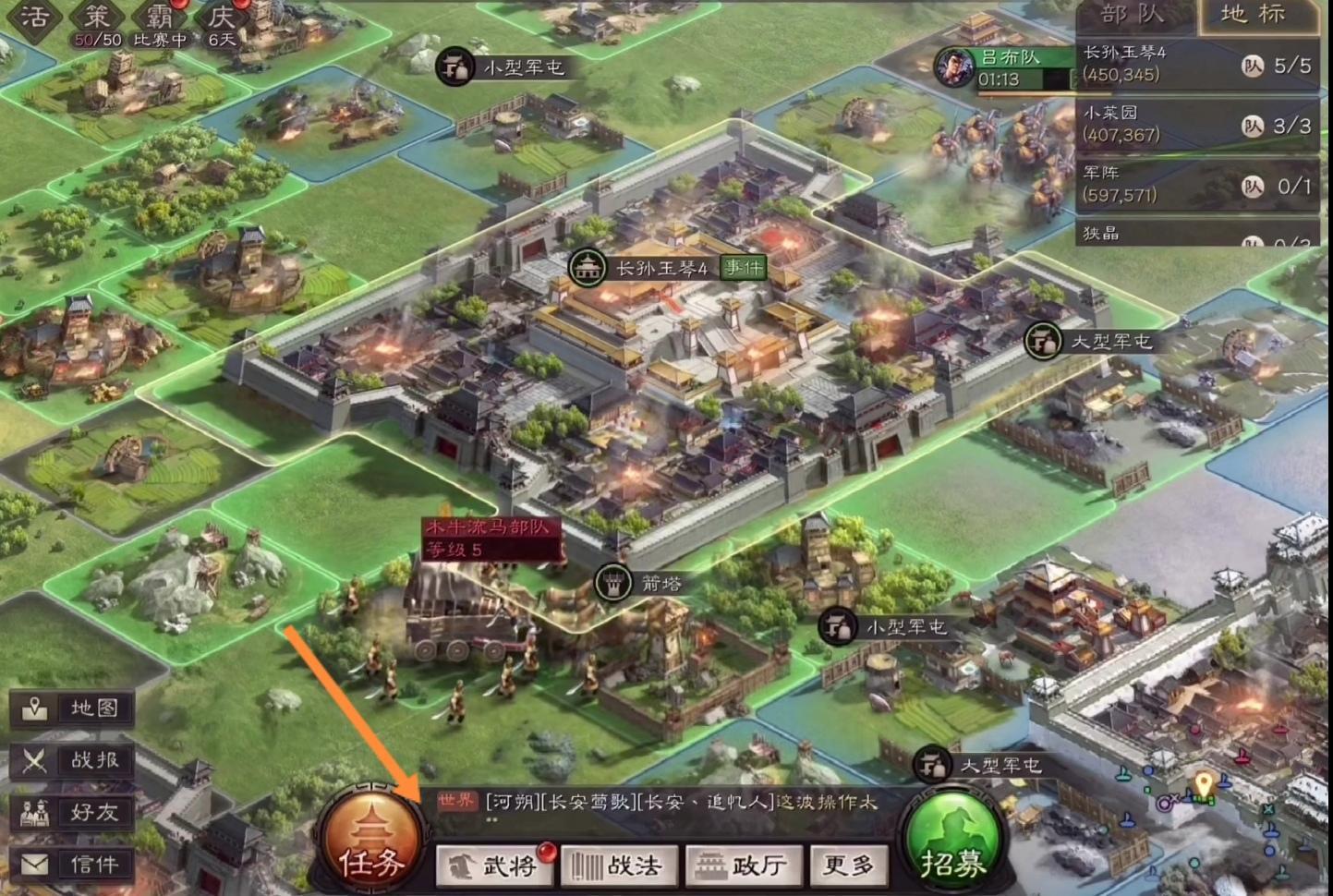Click the 事件 event tag beside 长孙玉琴4
The height and width of the screenshot is (896, 1333).
tap(742, 268)
